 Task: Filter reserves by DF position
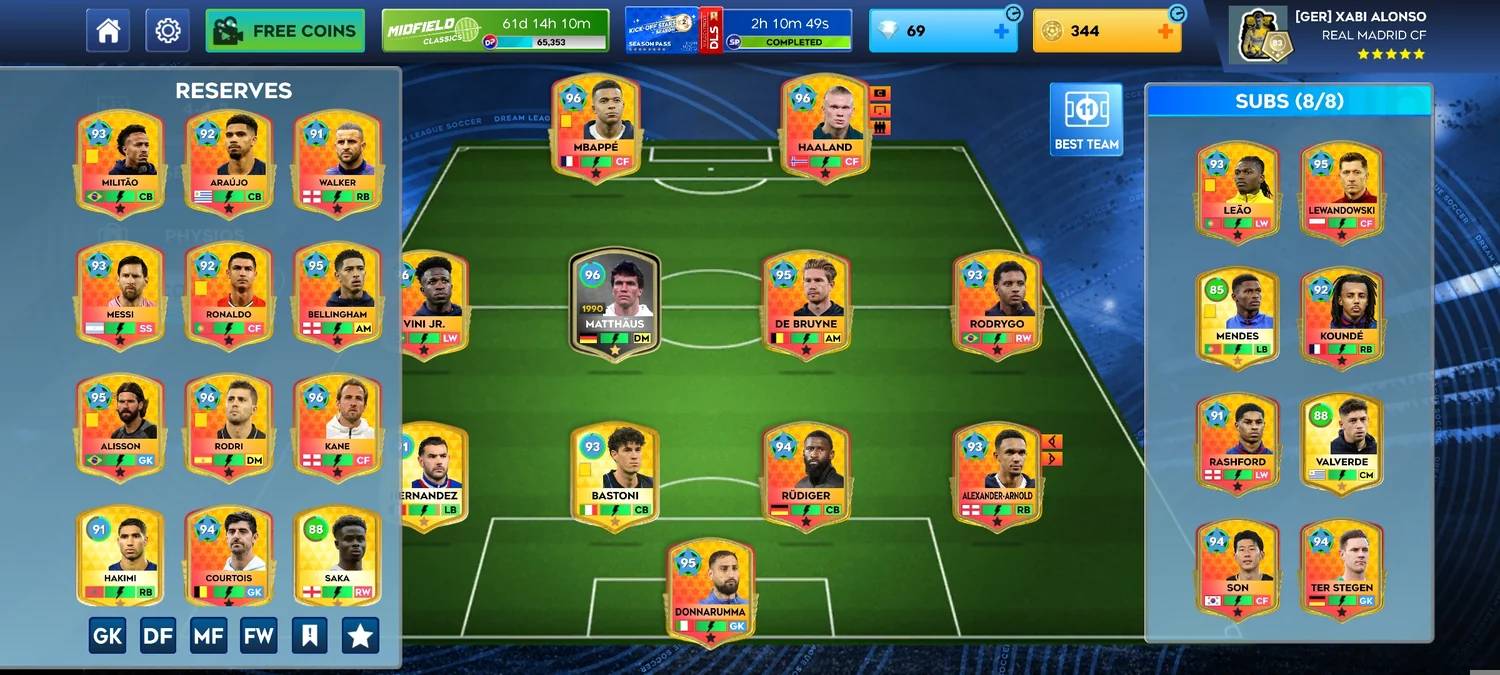pos(158,635)
